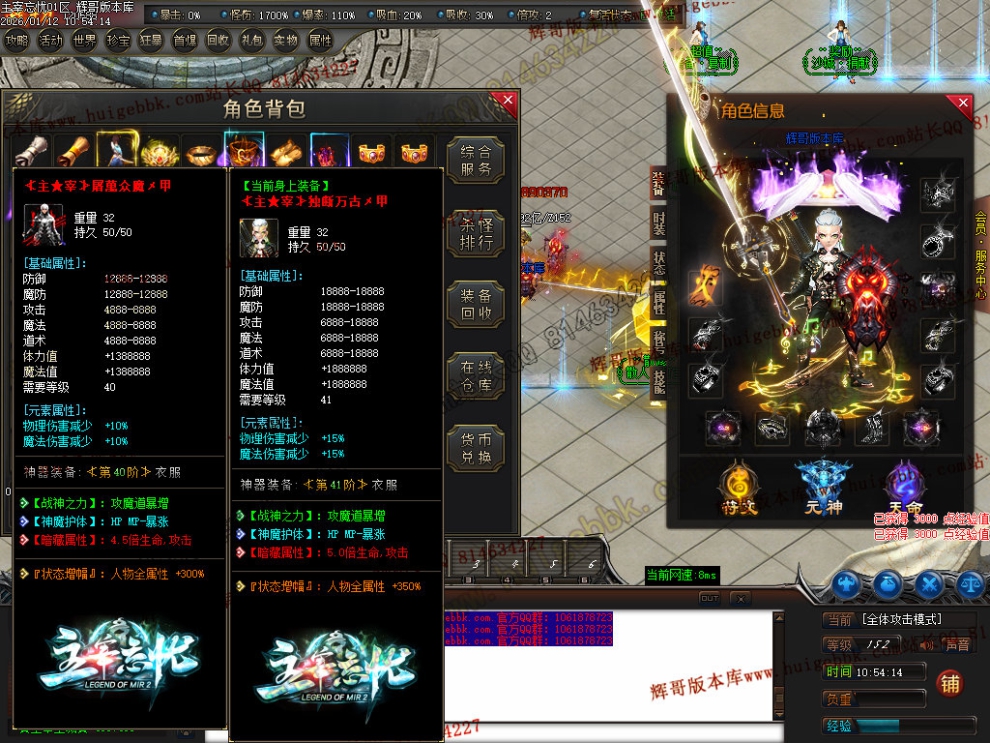Switch to the 时装 costume tab
Viewport: 990px width, 743px height.
coord(659,222)
